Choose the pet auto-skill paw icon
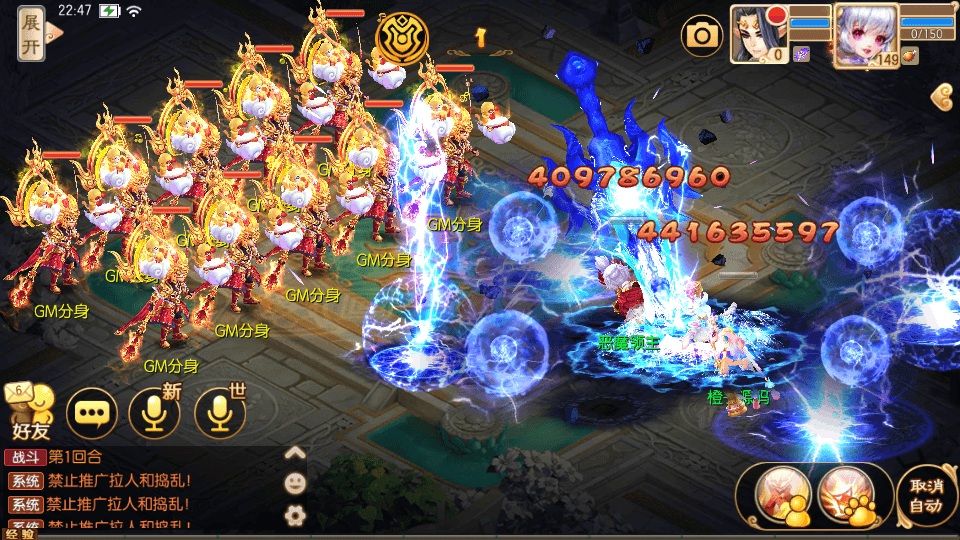The width and height of the screenshot is (960, 540). point(845,494)
